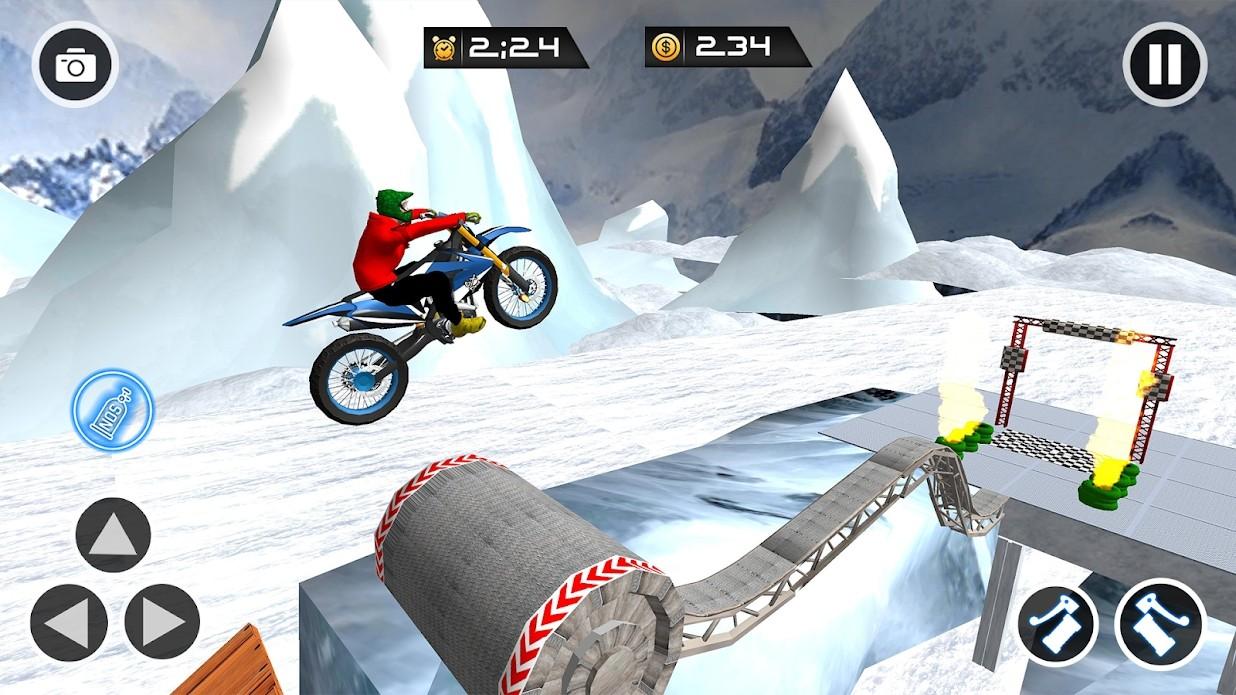Switch view using the camera button

(75, 66)
